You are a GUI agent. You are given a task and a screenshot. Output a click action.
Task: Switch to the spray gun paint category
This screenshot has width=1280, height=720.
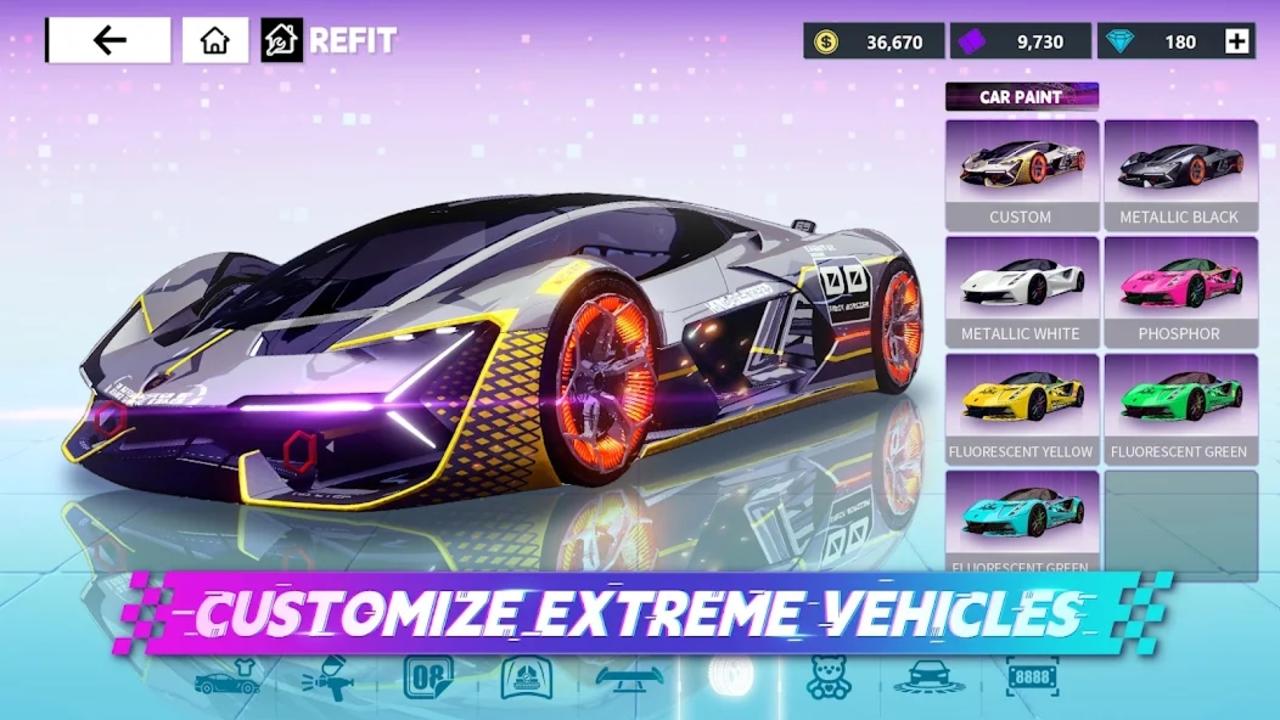pyautogui.click(x=327, y=677)
